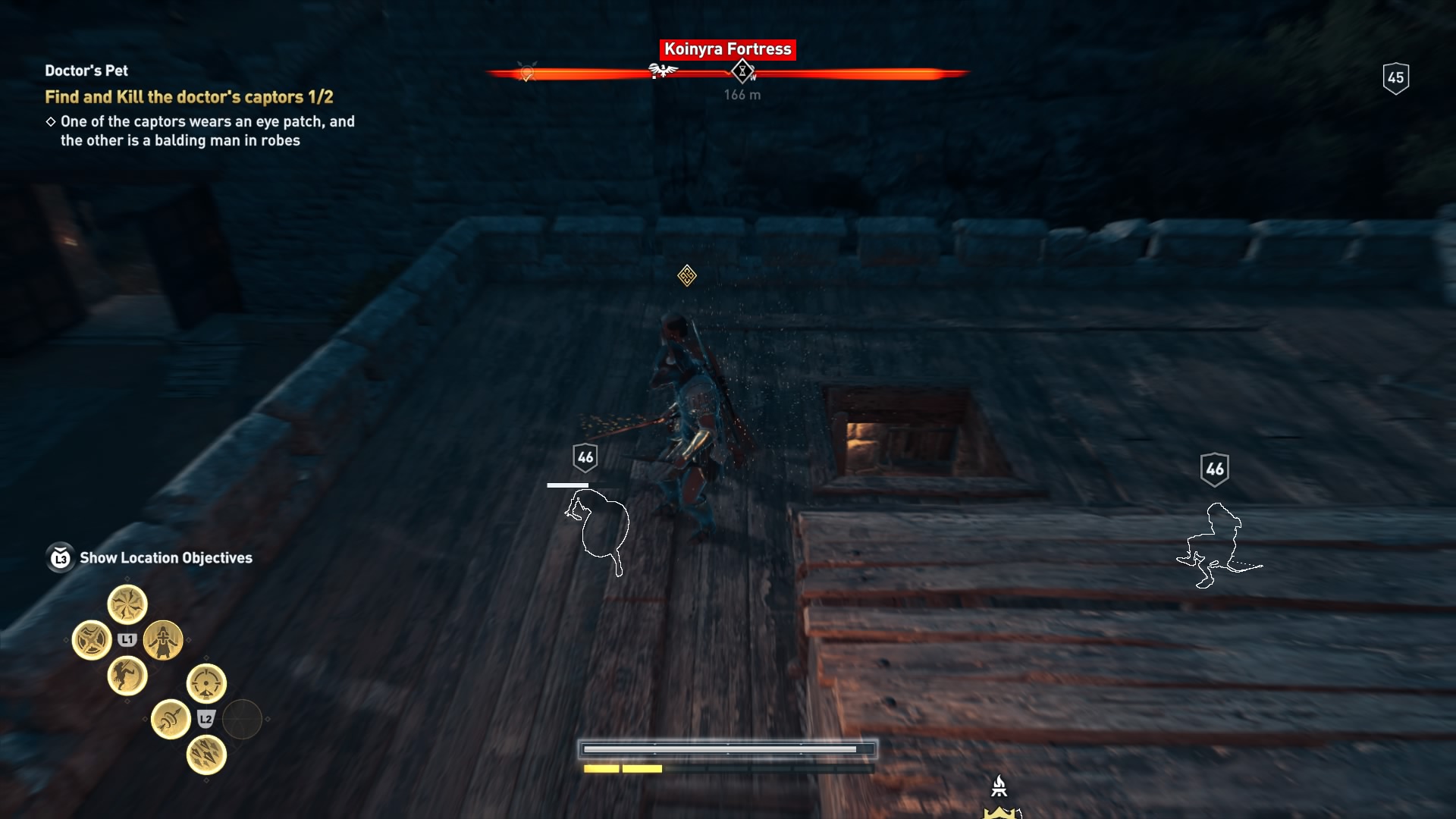Click the Koinyra Fortress location banner
The width and height of the screenshot is (1456, 819).
click(727, 49)
